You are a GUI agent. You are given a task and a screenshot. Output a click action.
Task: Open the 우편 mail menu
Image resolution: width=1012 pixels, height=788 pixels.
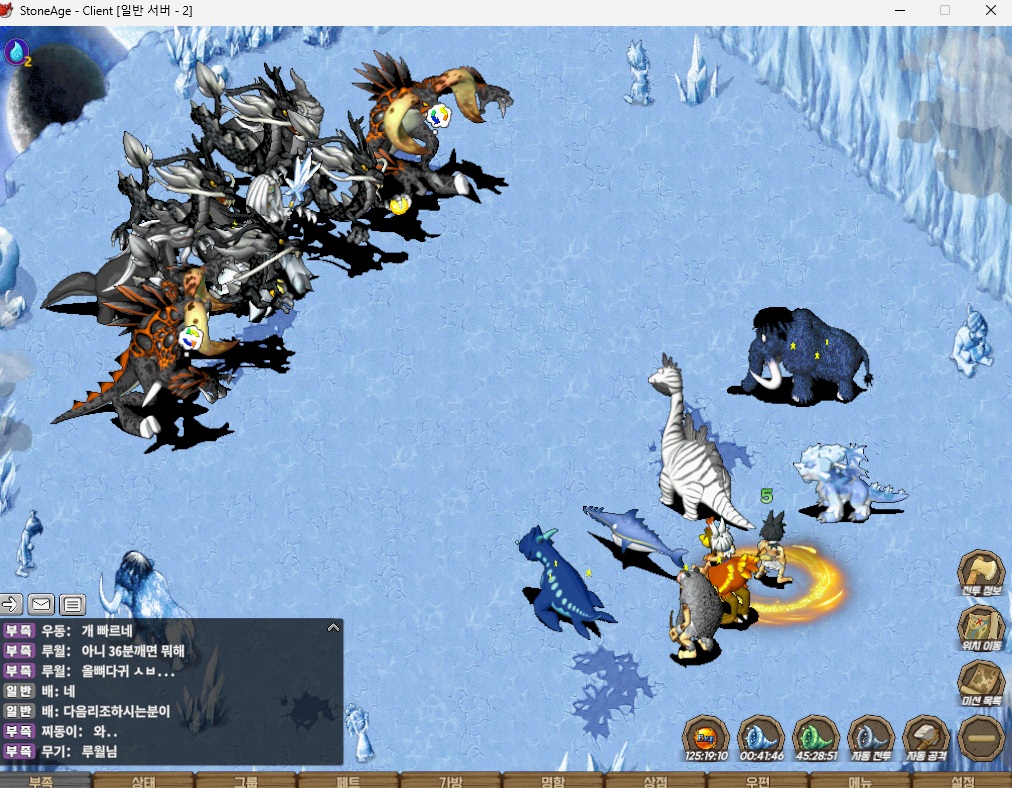(757, 781)
